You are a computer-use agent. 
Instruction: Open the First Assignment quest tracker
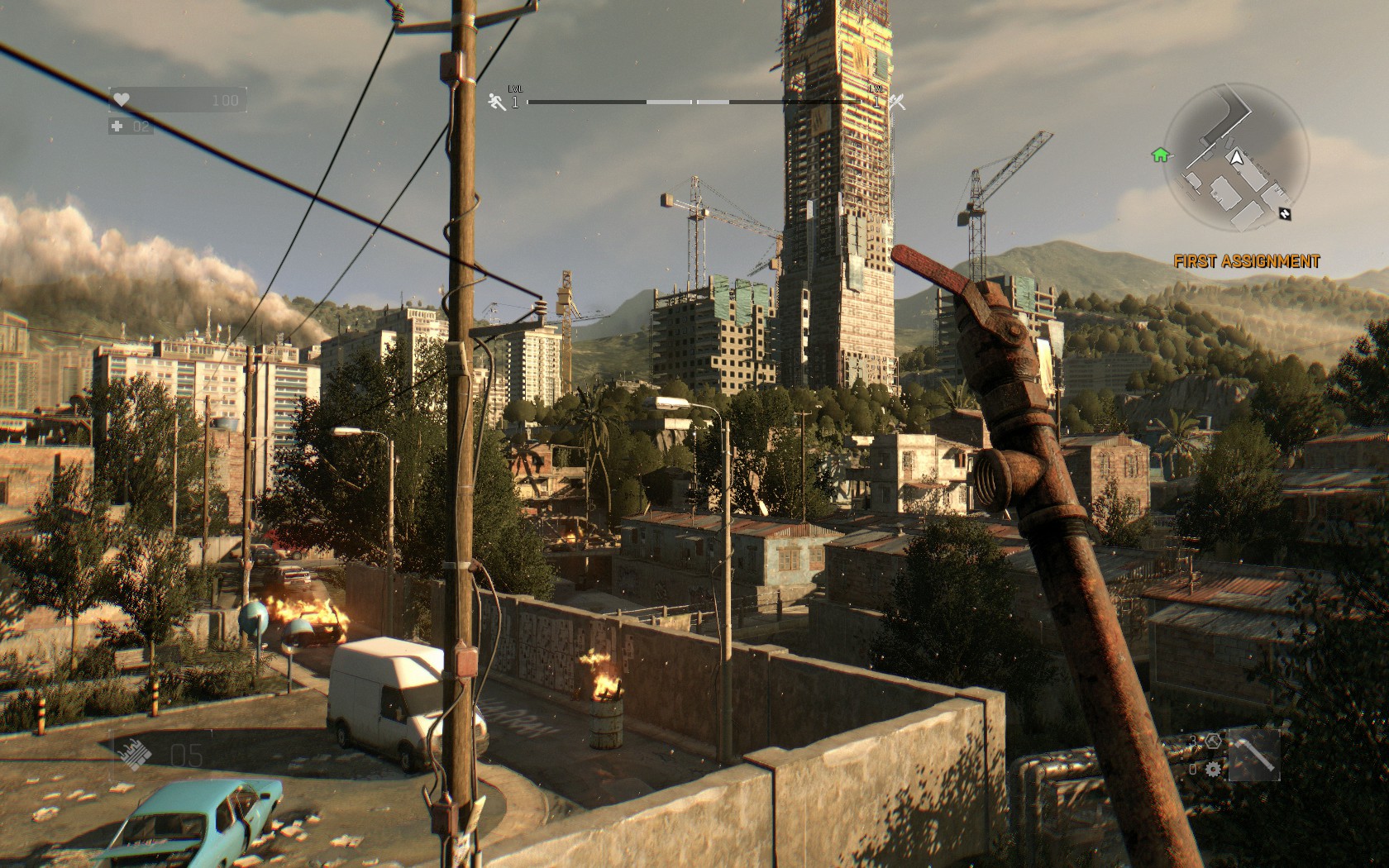[1247, 261]
